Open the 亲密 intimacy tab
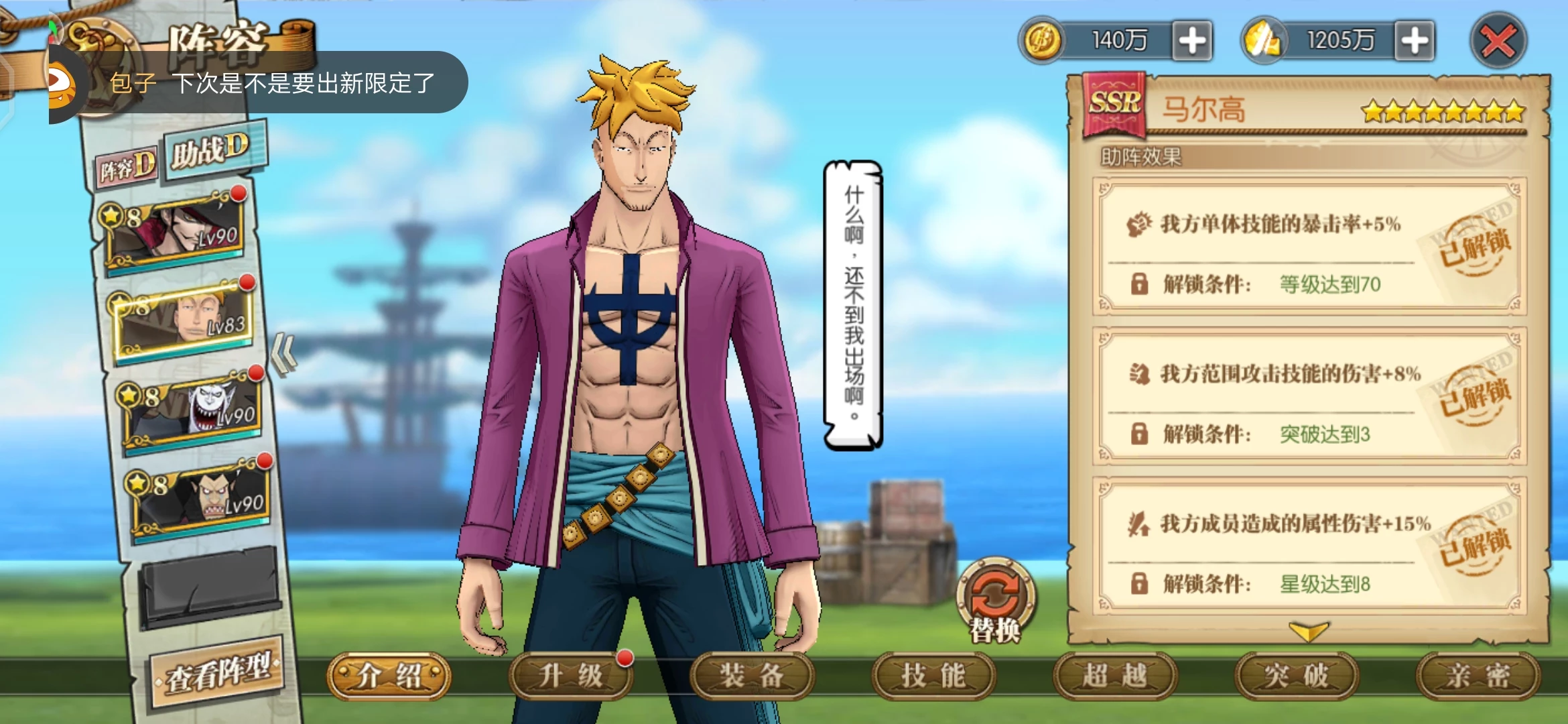 tap(1478, 676)
